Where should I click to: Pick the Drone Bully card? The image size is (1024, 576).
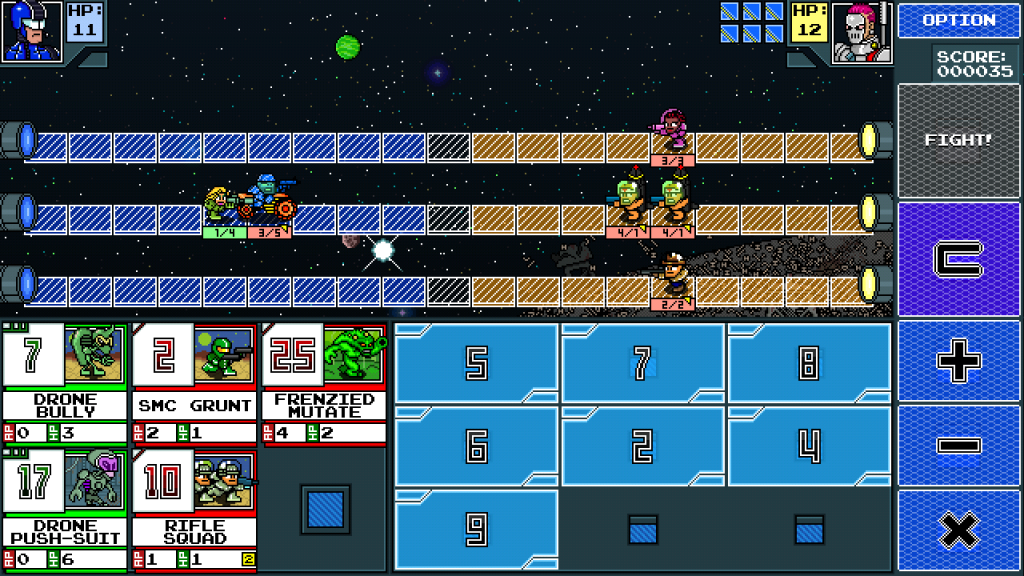(x=65, y=383)
